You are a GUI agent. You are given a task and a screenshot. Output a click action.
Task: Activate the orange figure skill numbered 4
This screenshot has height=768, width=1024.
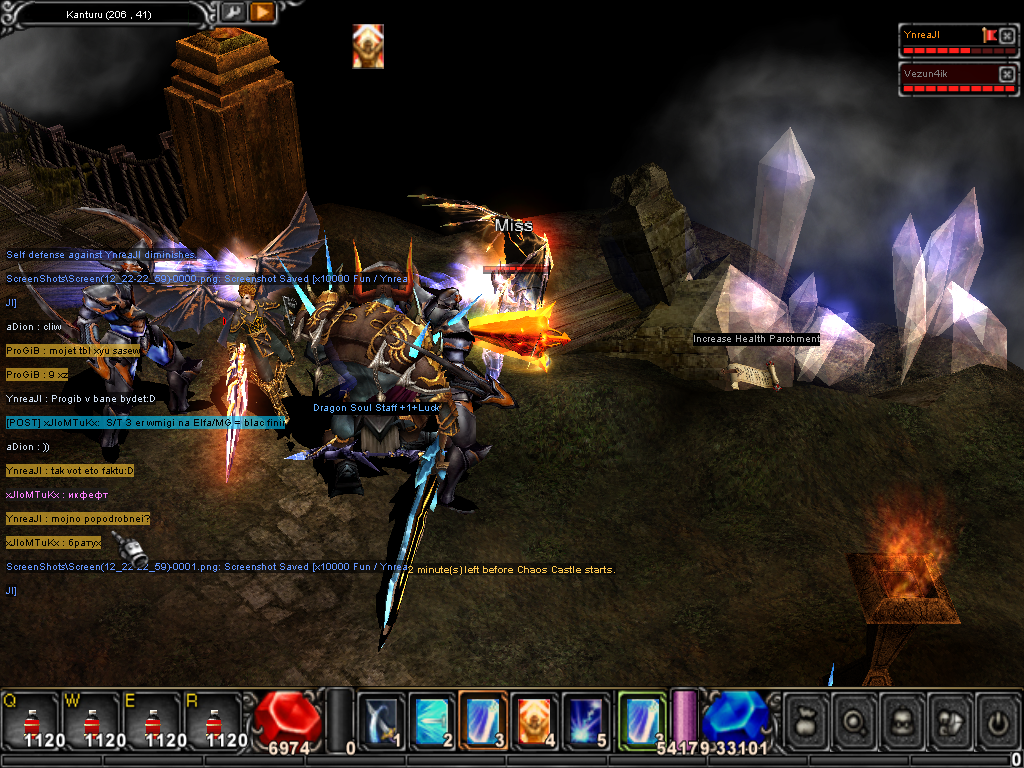click(535, 720)
